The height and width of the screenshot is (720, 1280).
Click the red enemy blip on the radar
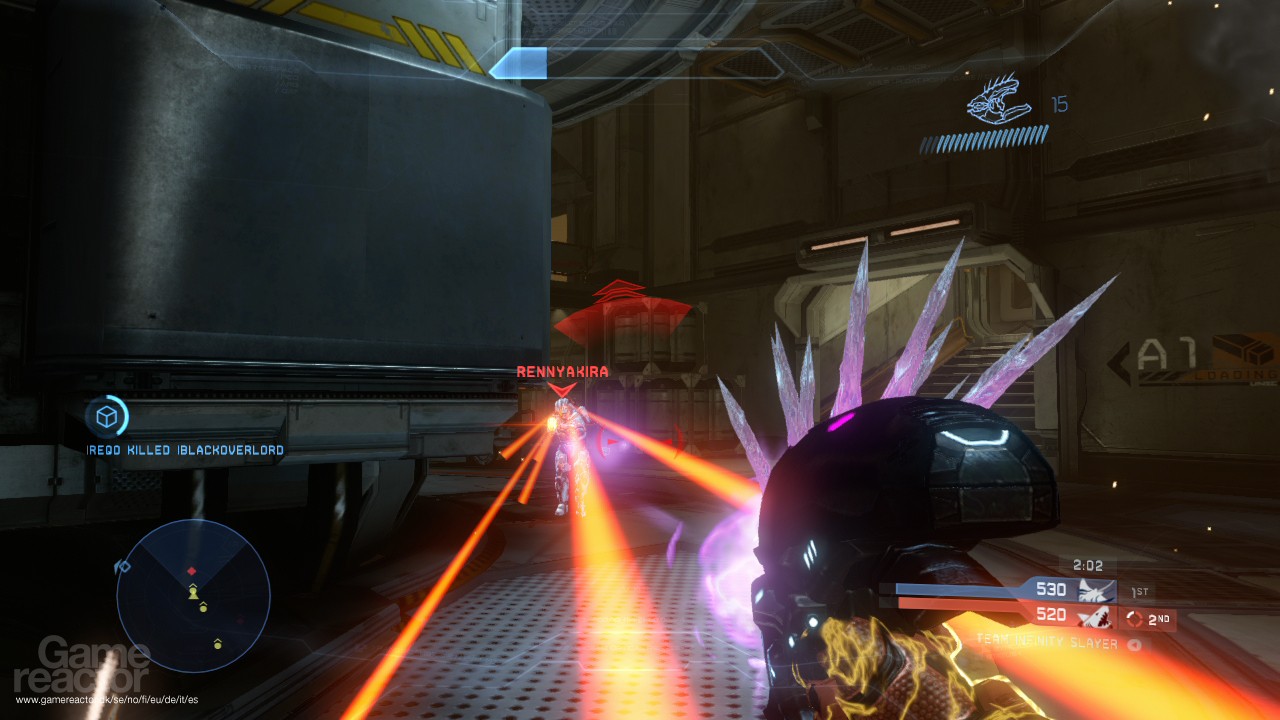point(192,571)
